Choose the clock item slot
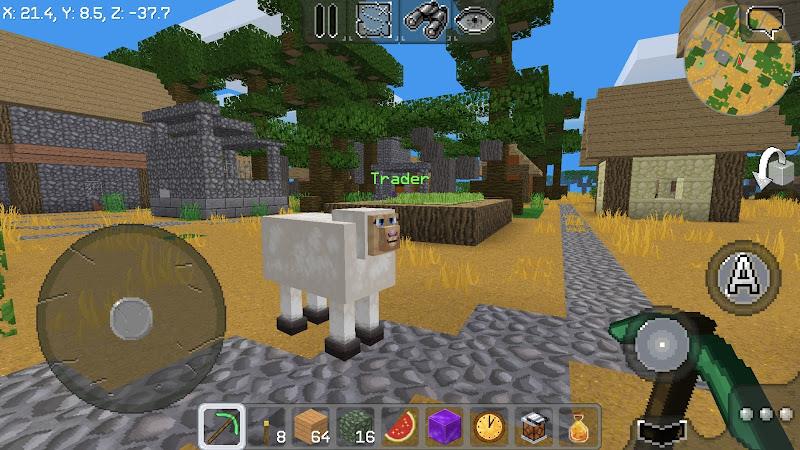Screen dimensions: 800x450 (x=487, y=426)
